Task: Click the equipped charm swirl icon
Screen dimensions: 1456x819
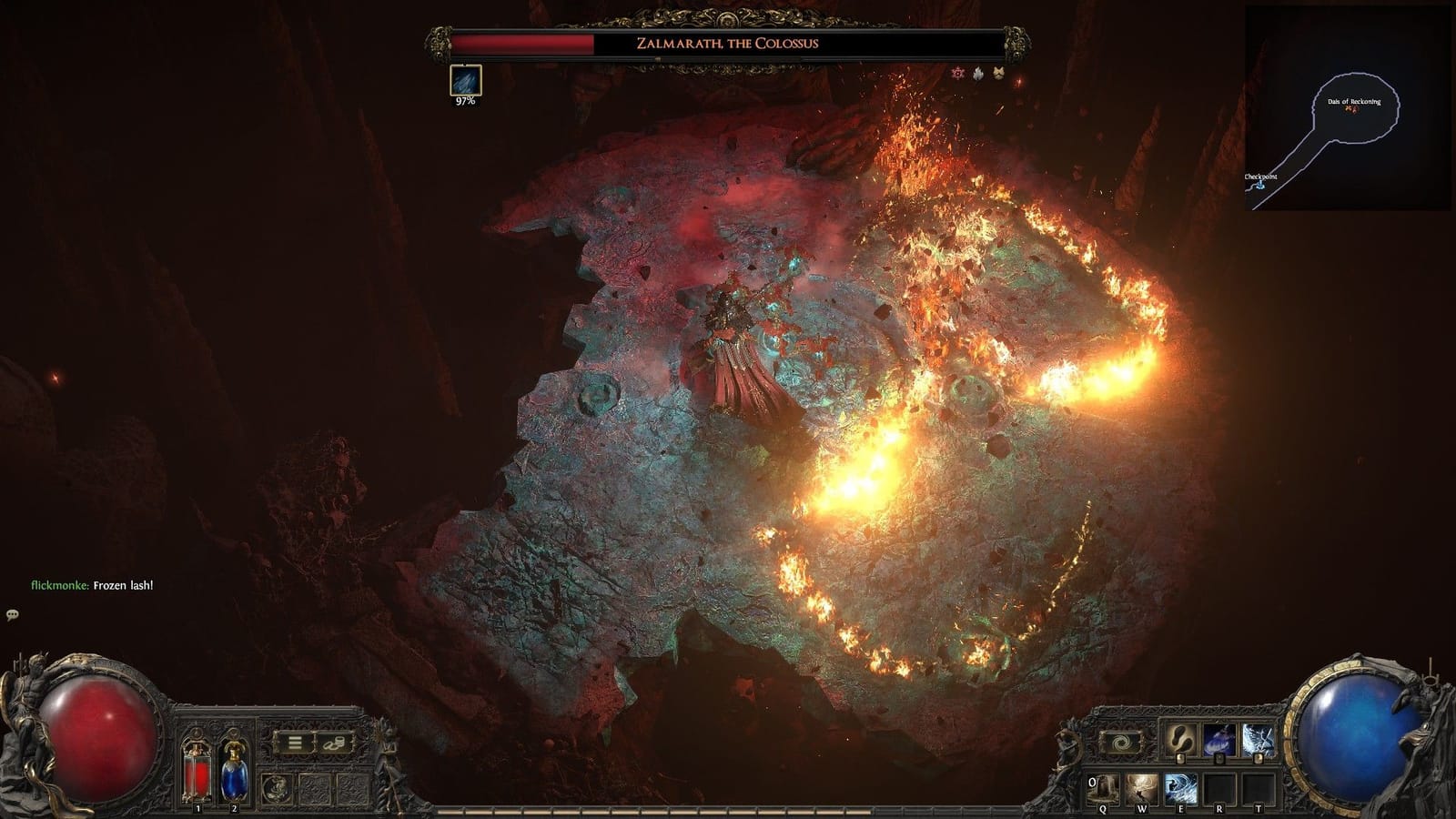Action: click(x=277, y=788)
